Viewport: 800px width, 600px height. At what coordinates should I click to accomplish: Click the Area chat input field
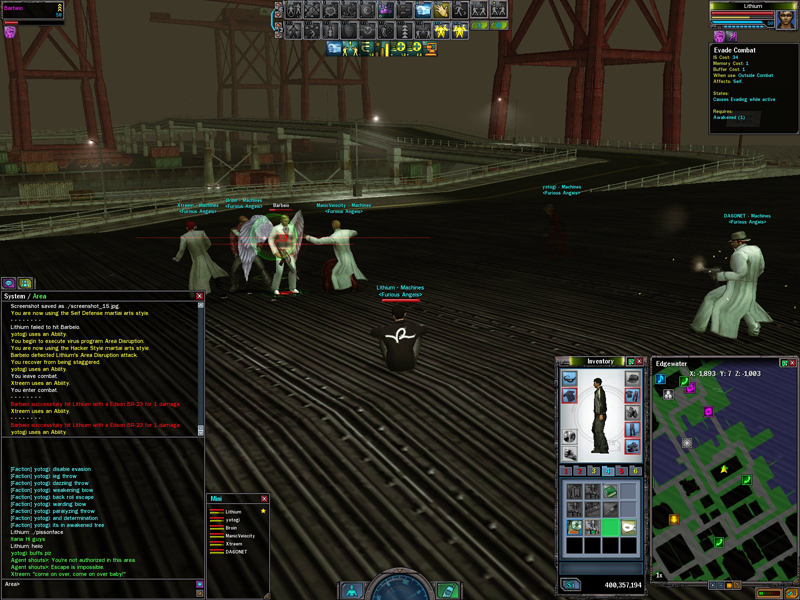100,584
